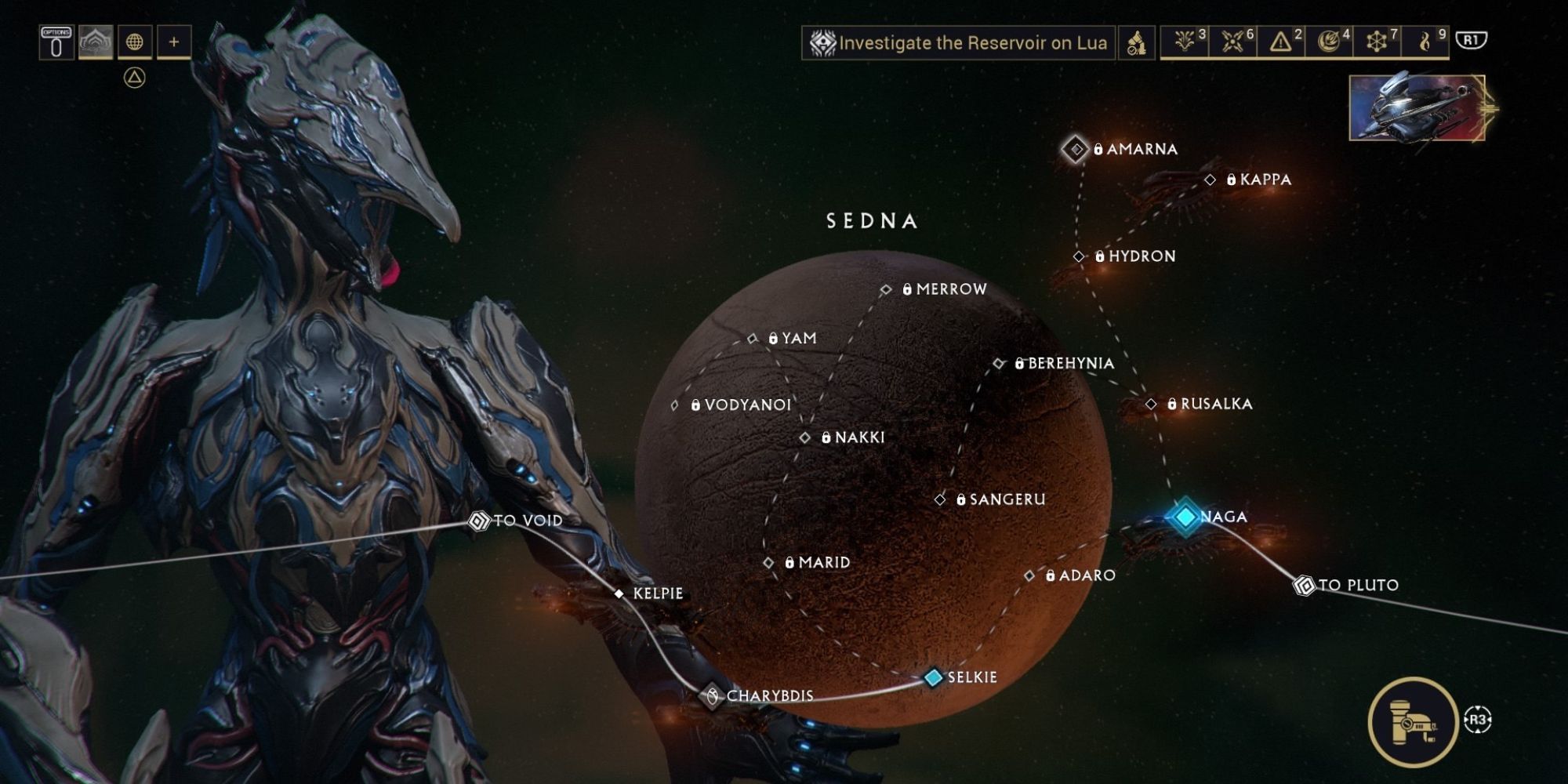Open the claw-plant tab with count 3
The height and width of the screenshot is (784, 1568).
[x=1185, y=42]
